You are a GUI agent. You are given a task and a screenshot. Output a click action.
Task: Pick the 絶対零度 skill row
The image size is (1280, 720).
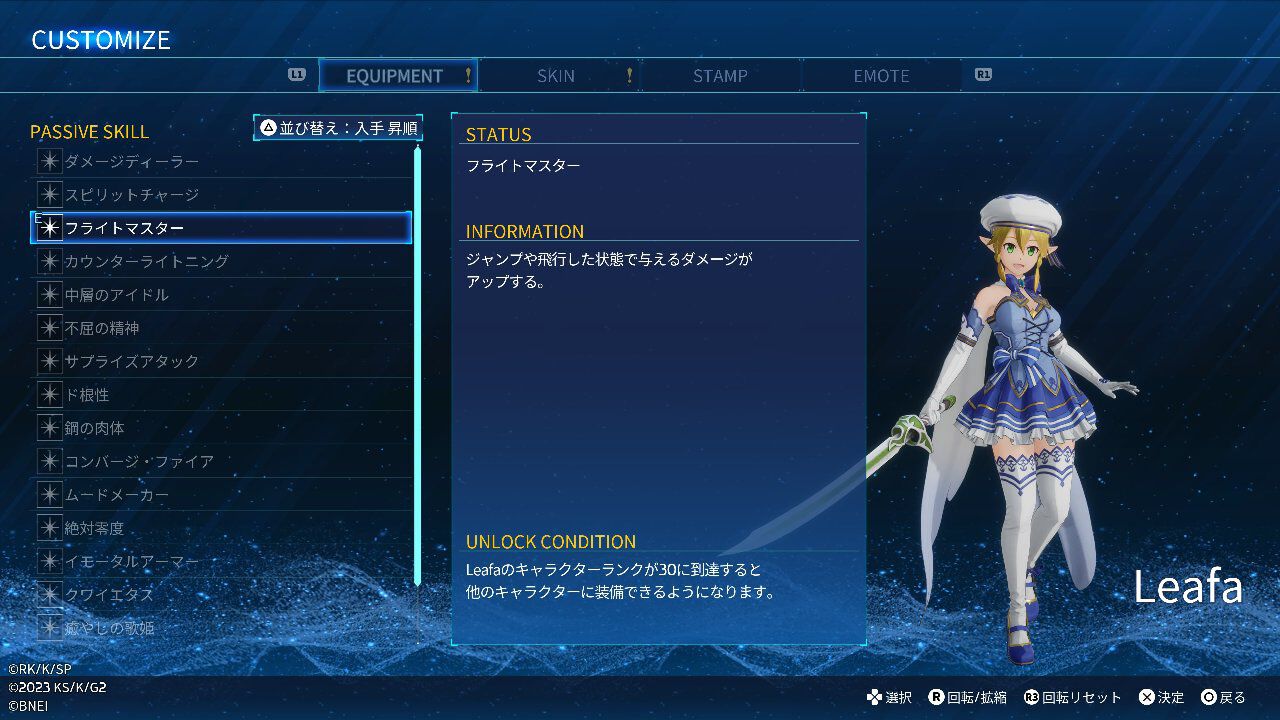point(221,528)
